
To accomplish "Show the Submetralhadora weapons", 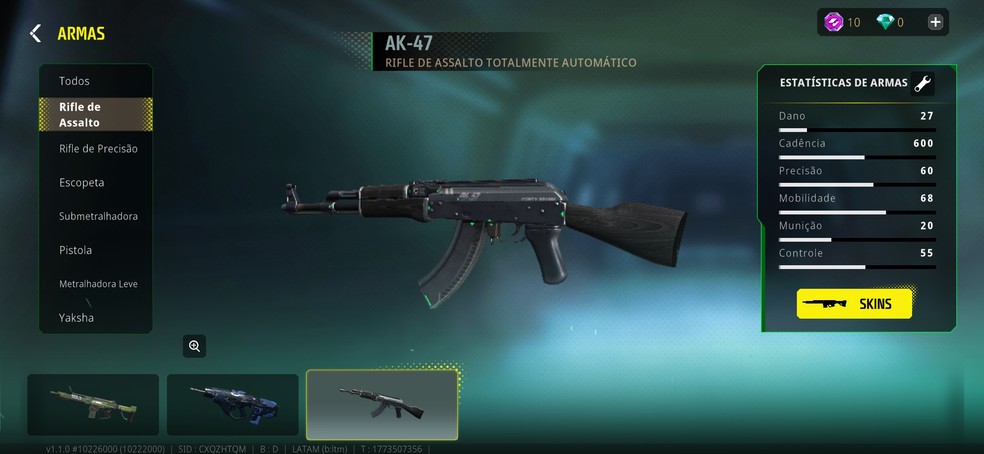I will pos(98,216).
